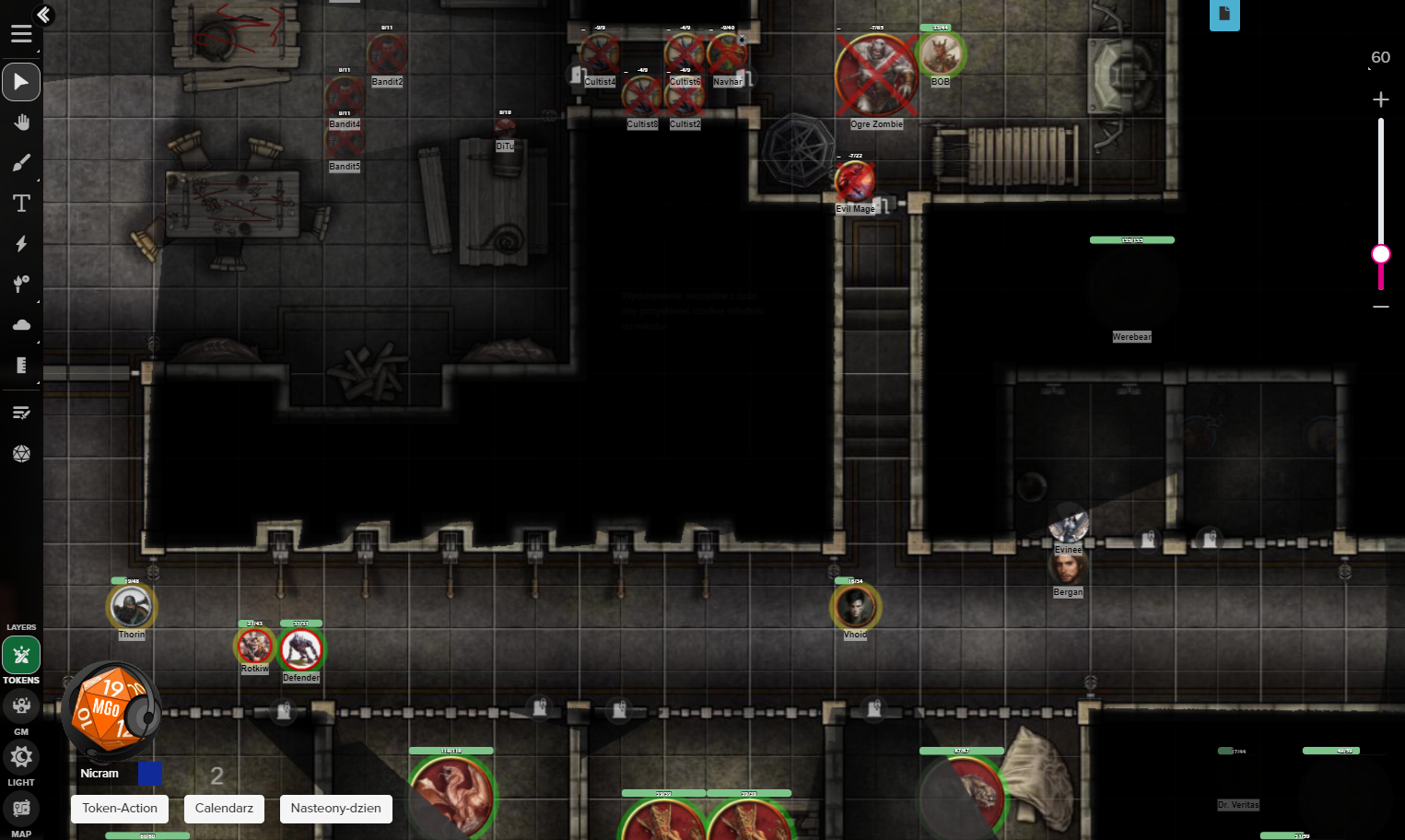Open the hamburger main menu
The width and height of the screenshot is (1405, 840).
click(x=21, y=34)
